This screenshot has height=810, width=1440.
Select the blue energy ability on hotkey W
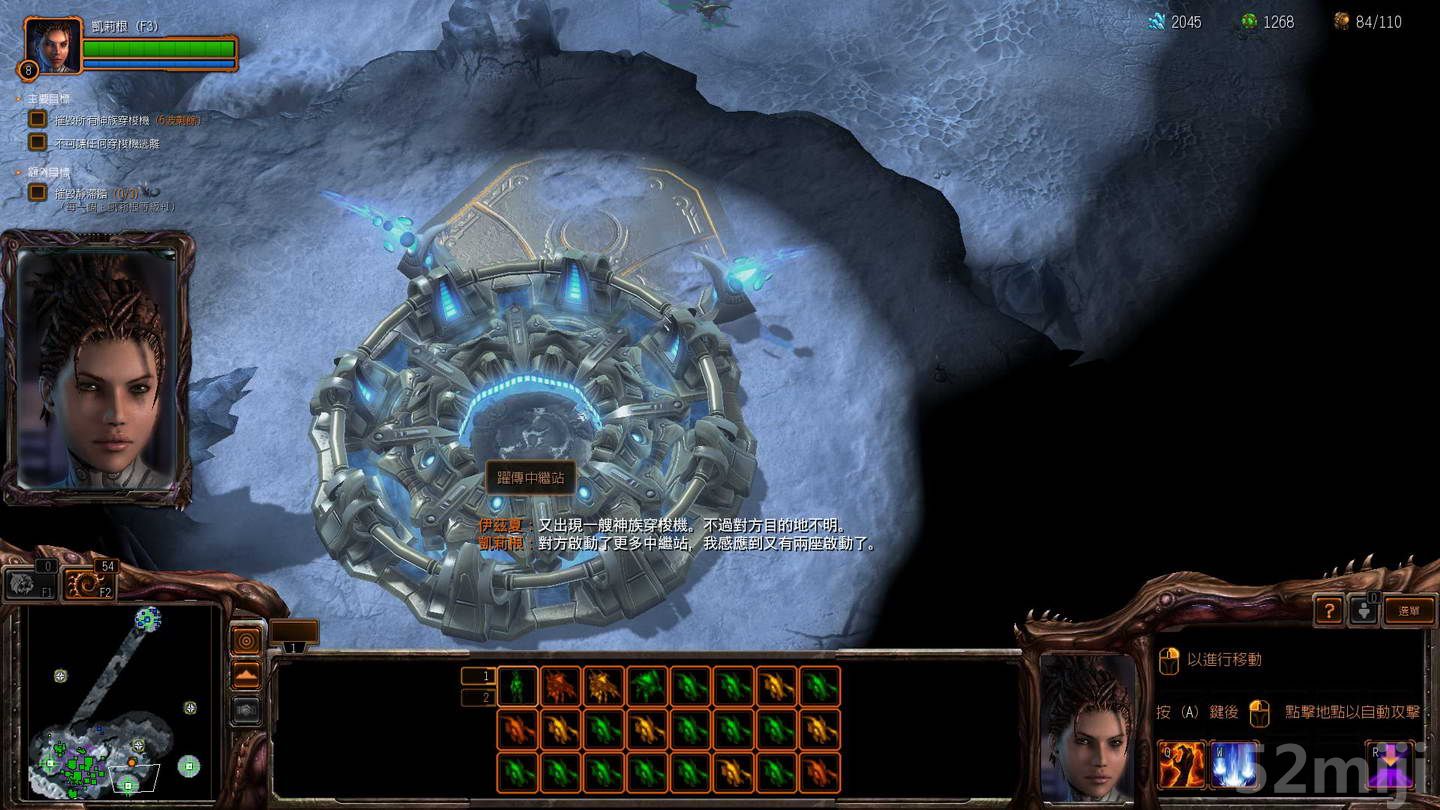click(1234, 762)
